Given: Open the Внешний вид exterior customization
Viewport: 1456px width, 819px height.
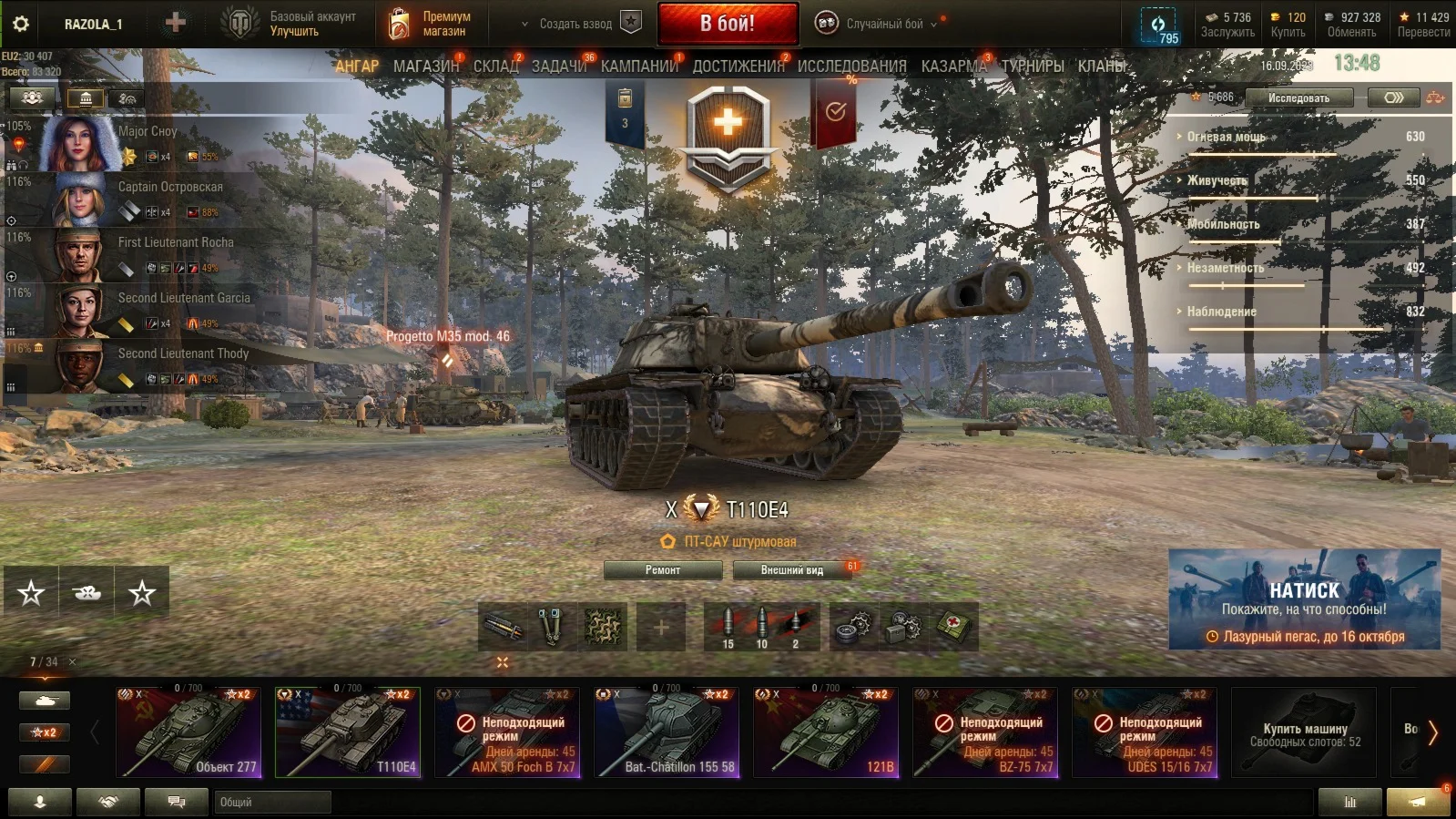Looking at the screenshot, I should coord(791,570).
